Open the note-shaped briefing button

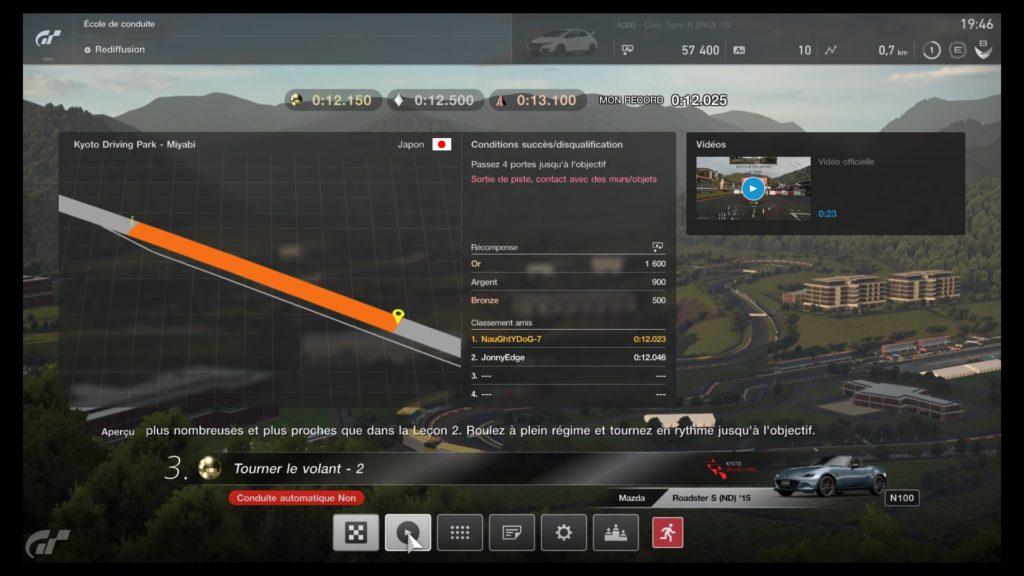[x=512, y=532]
